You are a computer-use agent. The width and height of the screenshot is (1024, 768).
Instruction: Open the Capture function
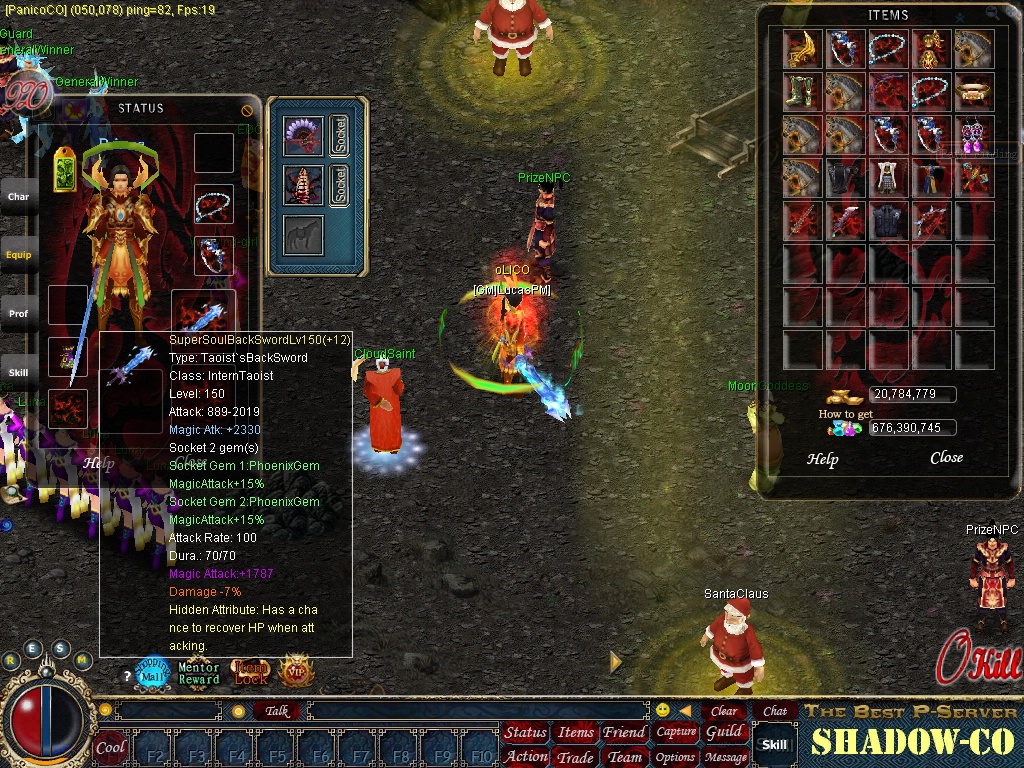coord(676,732)
